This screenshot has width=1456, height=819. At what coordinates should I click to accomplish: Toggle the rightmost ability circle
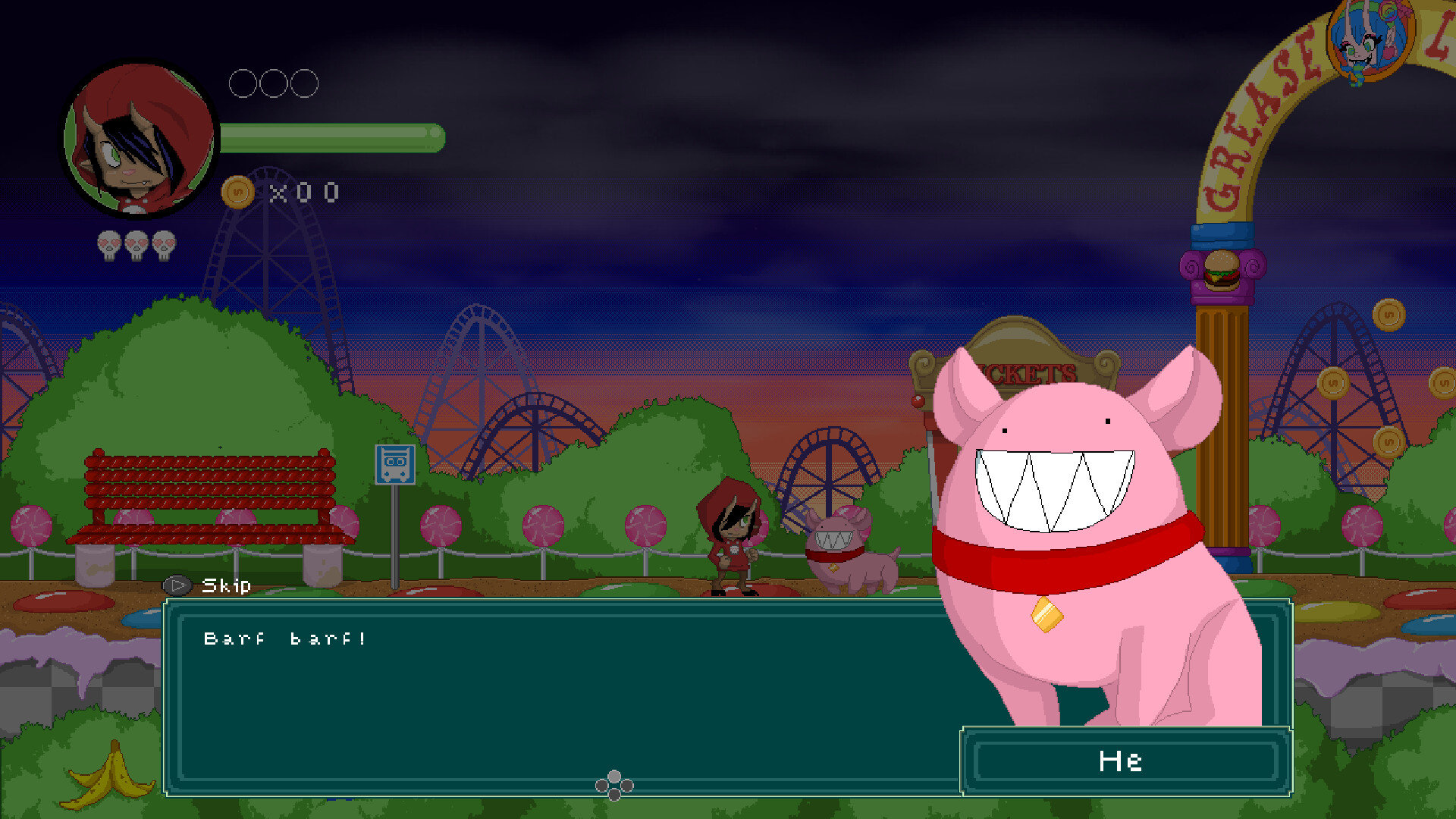pyautogui.click(x=306, y=83)
